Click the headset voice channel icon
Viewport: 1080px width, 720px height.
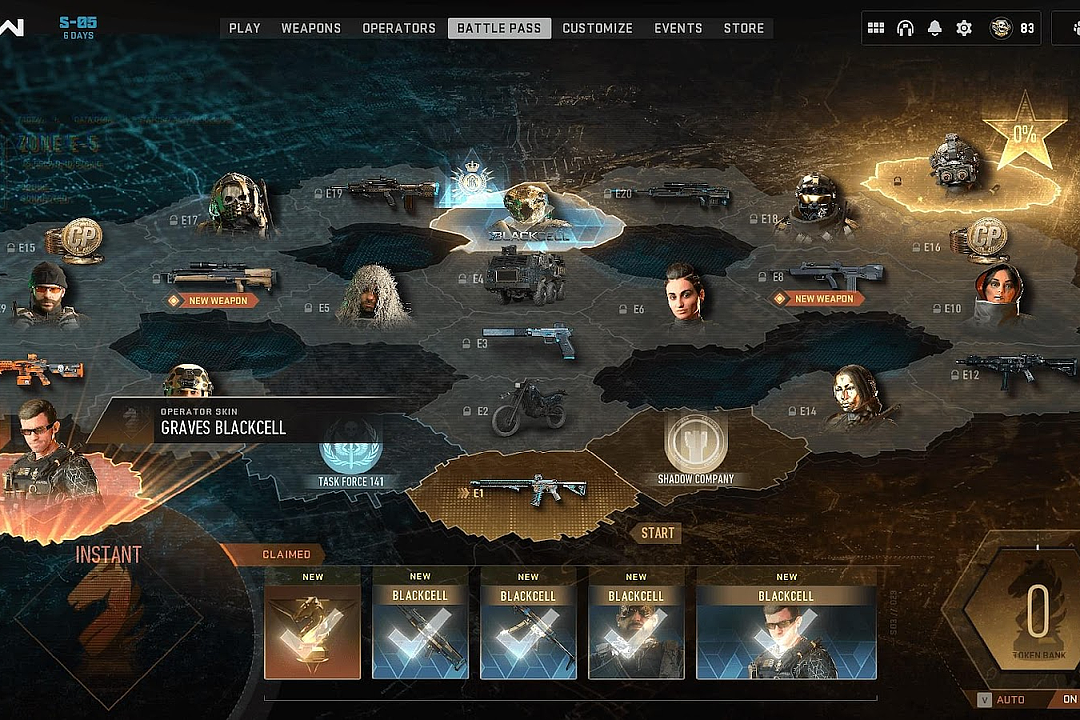click(905, 28)
